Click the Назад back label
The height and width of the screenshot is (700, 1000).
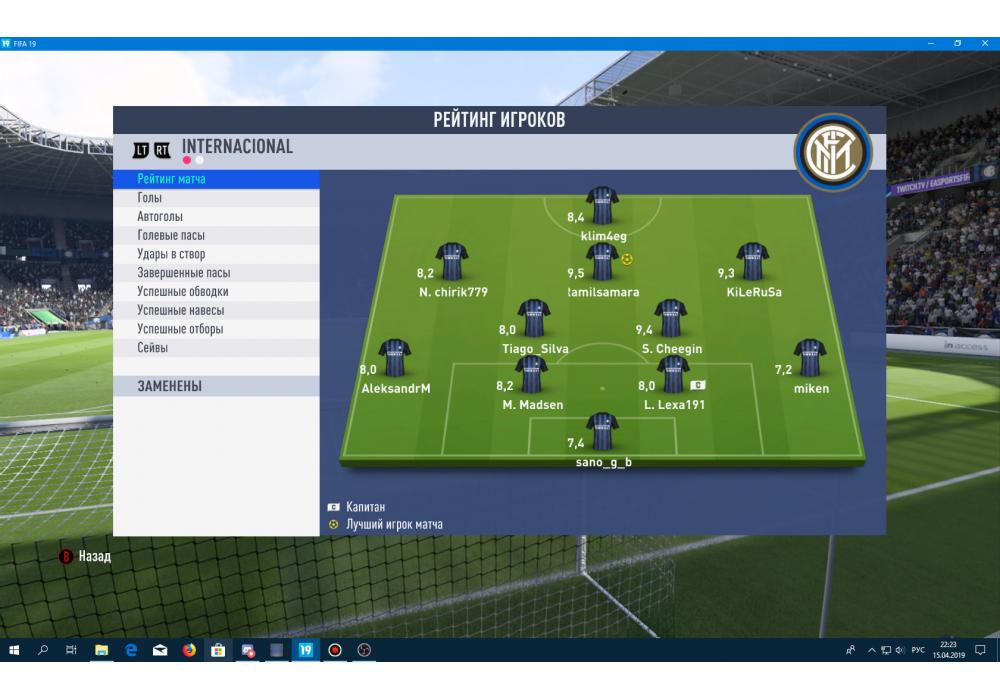pyautogui.click(x=94, y=556)
